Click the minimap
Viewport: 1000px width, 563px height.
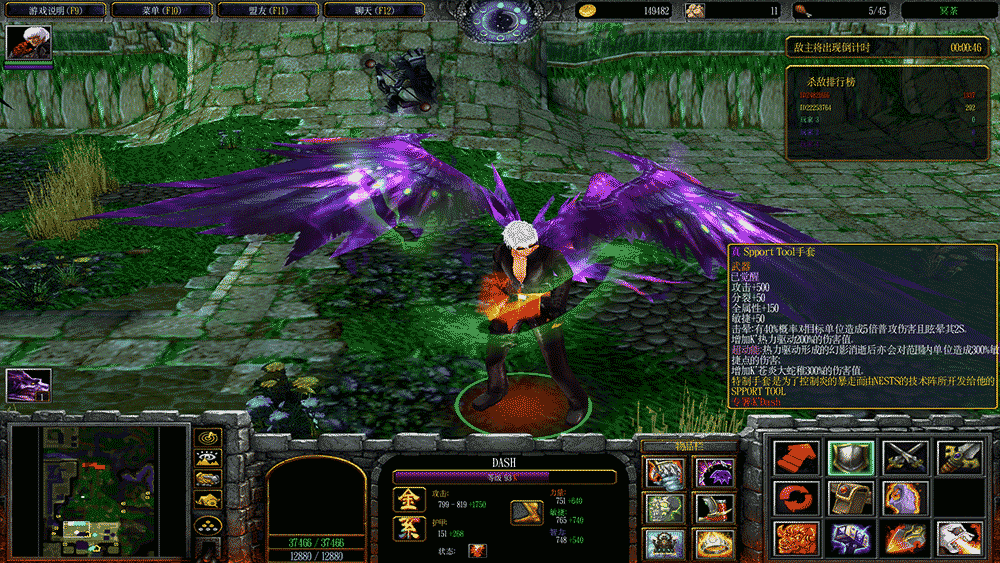pyautogui.click(x=97, y=489)
